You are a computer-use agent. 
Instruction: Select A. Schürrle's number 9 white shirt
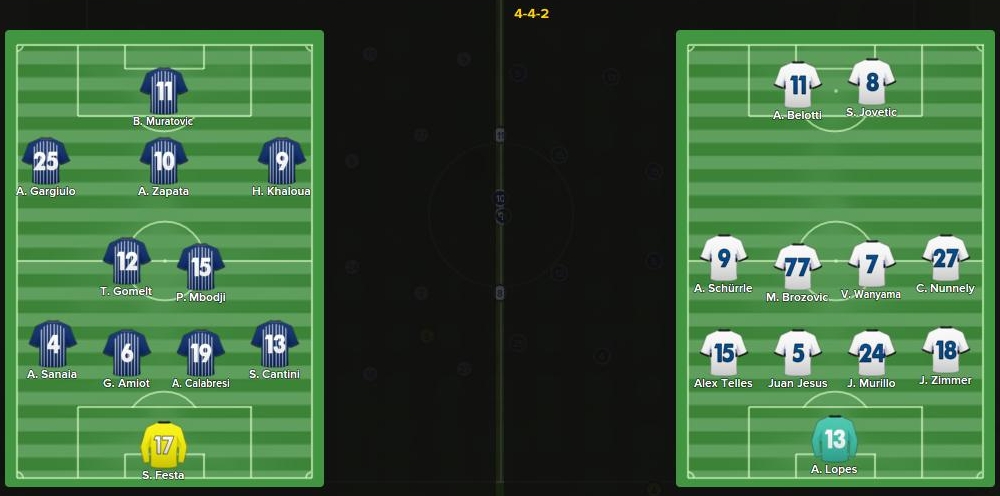[x=724, y=259]
